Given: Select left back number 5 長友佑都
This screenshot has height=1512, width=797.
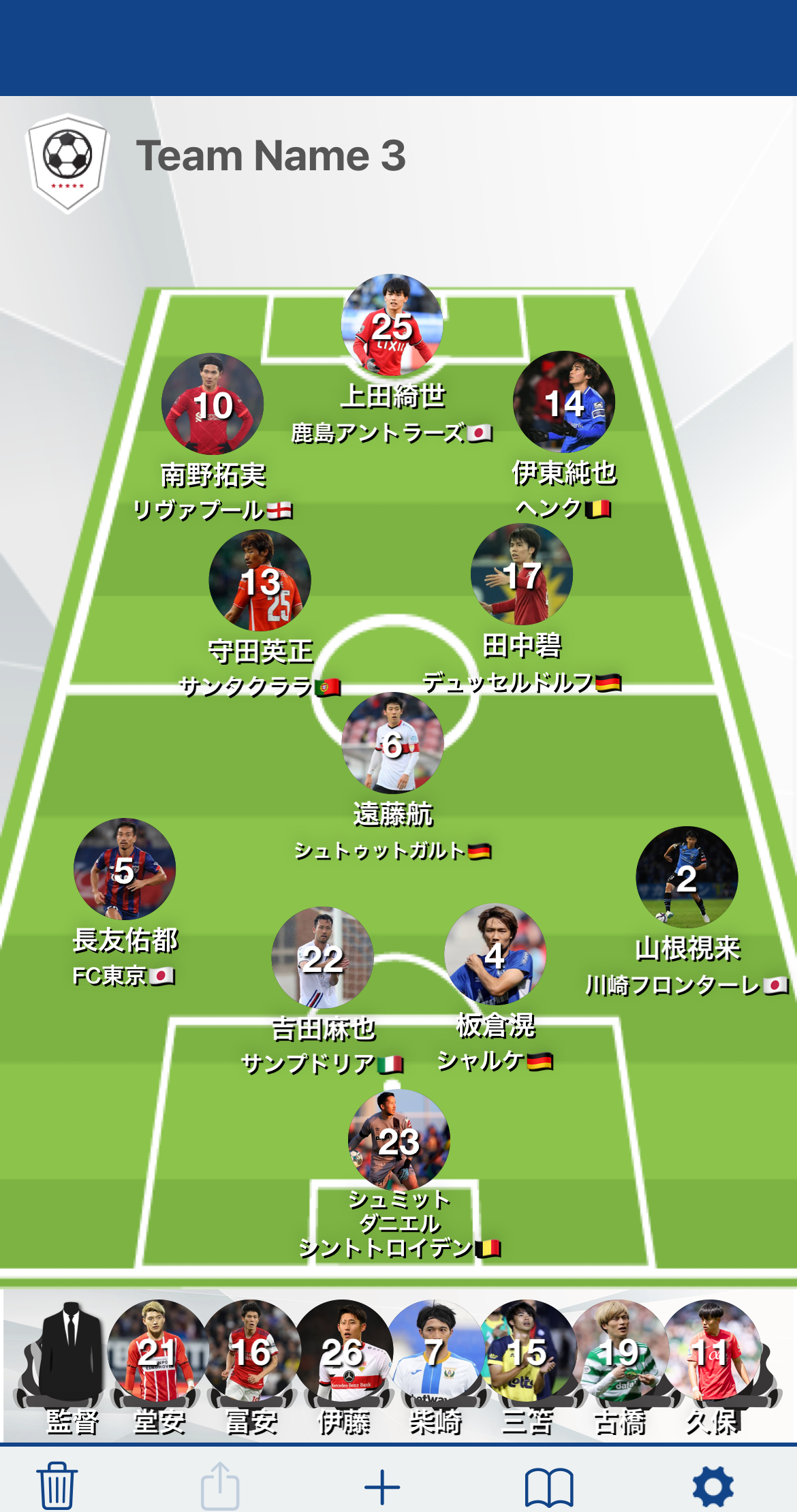Looking at the screenshot, I should (125, 869).
